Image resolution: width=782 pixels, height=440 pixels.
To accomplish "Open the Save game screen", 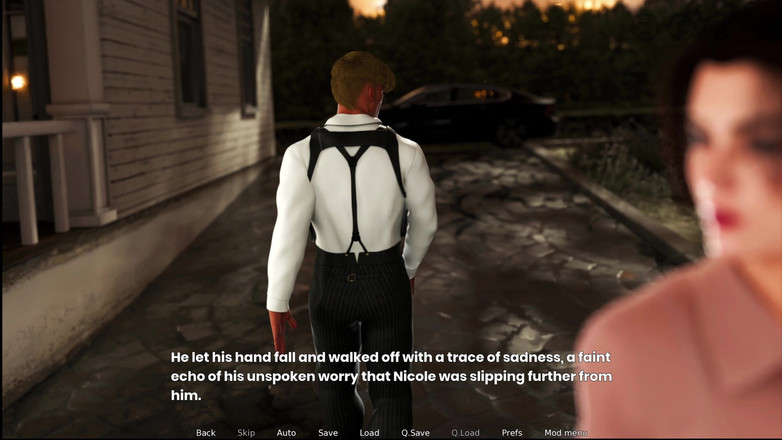I will pyautogui.click(x=328, y=433).
